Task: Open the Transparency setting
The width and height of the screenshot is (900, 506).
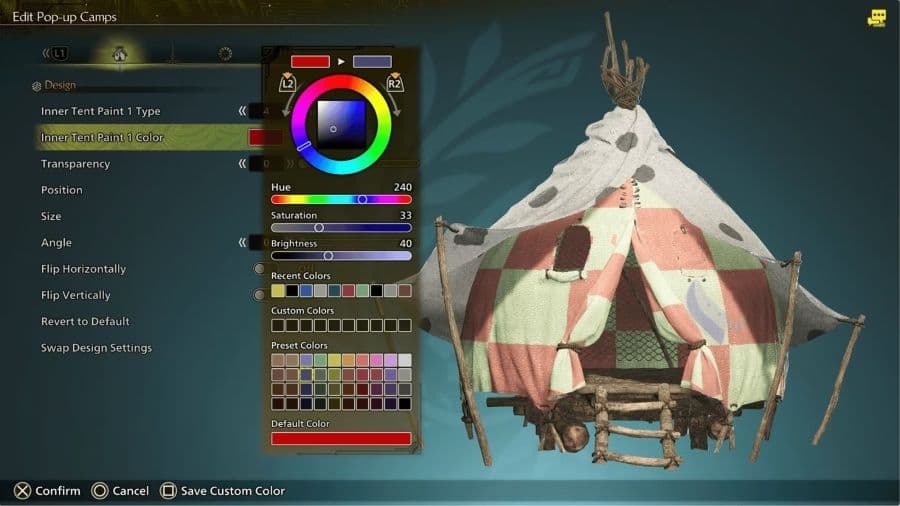Action: click(x=75, y=164)
